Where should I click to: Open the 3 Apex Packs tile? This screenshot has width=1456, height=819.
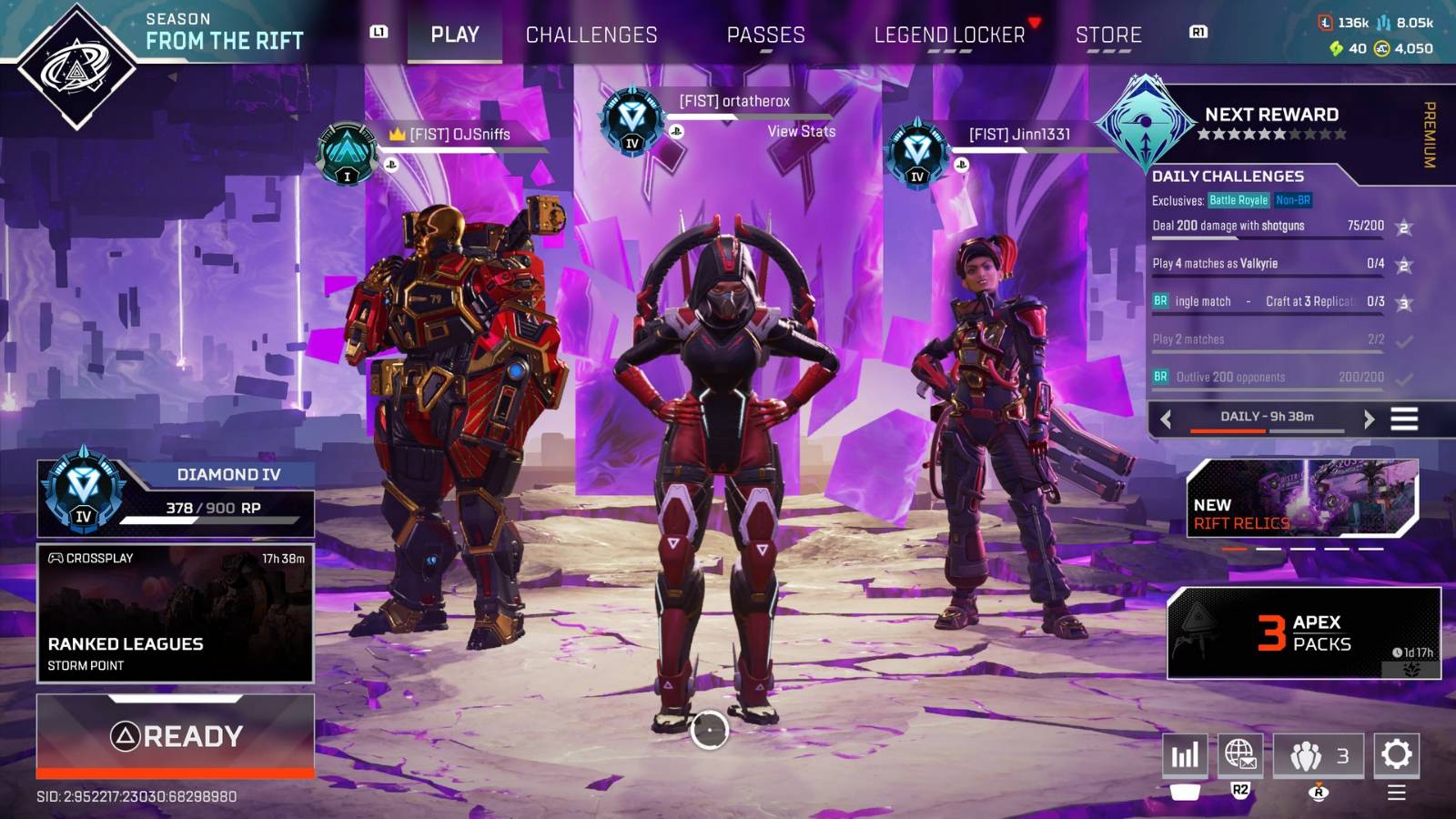click(1303, 633)
